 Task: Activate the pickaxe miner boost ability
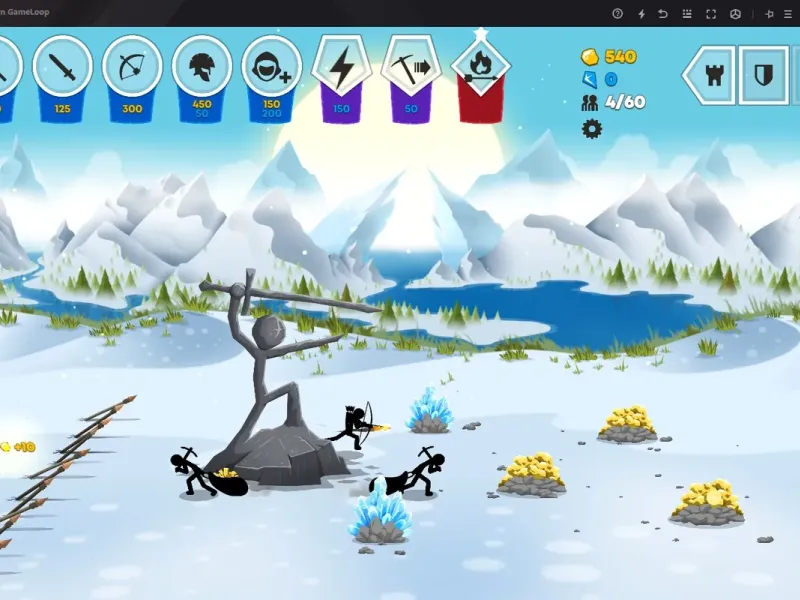click(x=411, y=68)
